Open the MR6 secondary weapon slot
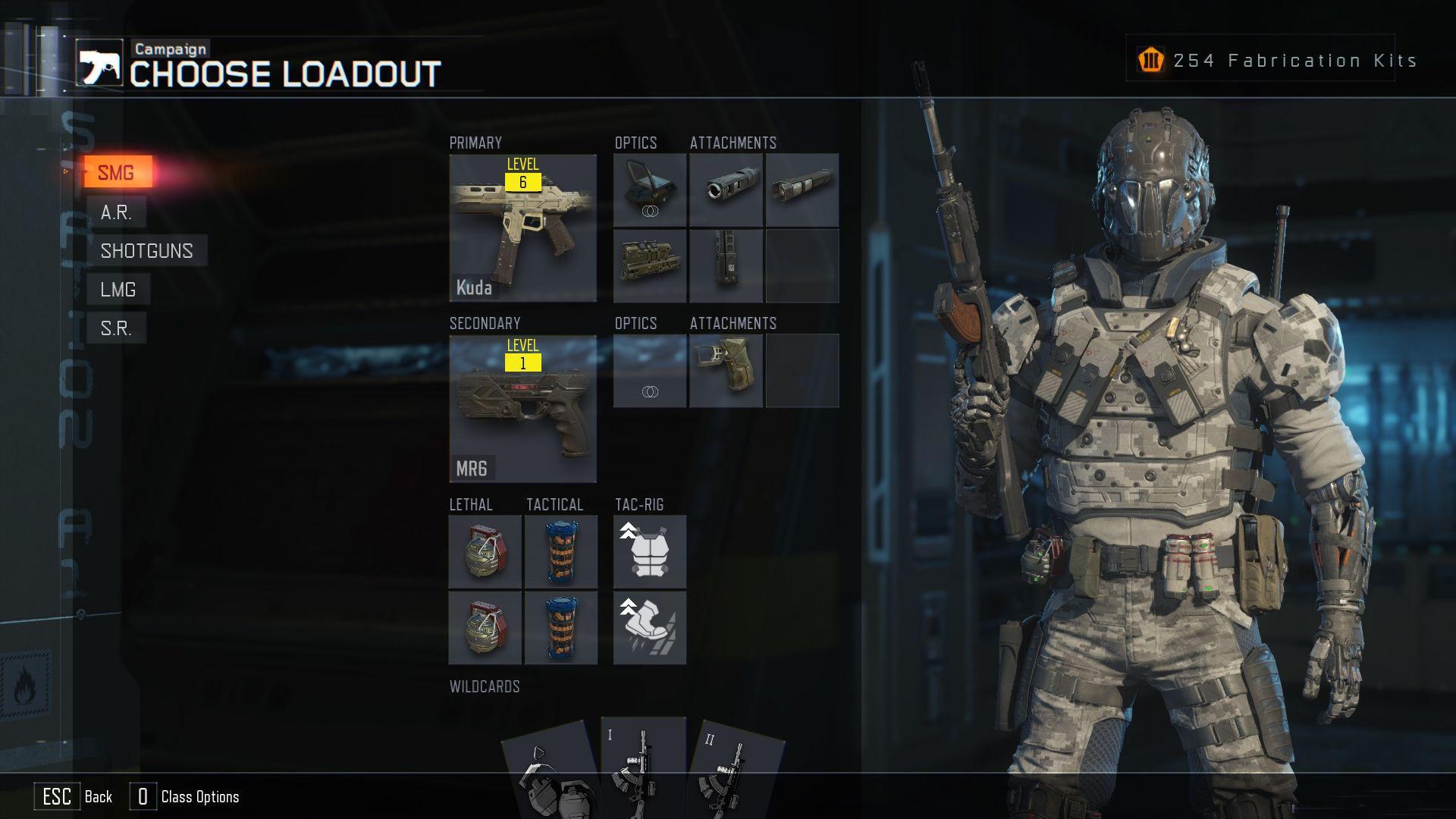This screenshot has height=819, width=1456. coord(522,409)
